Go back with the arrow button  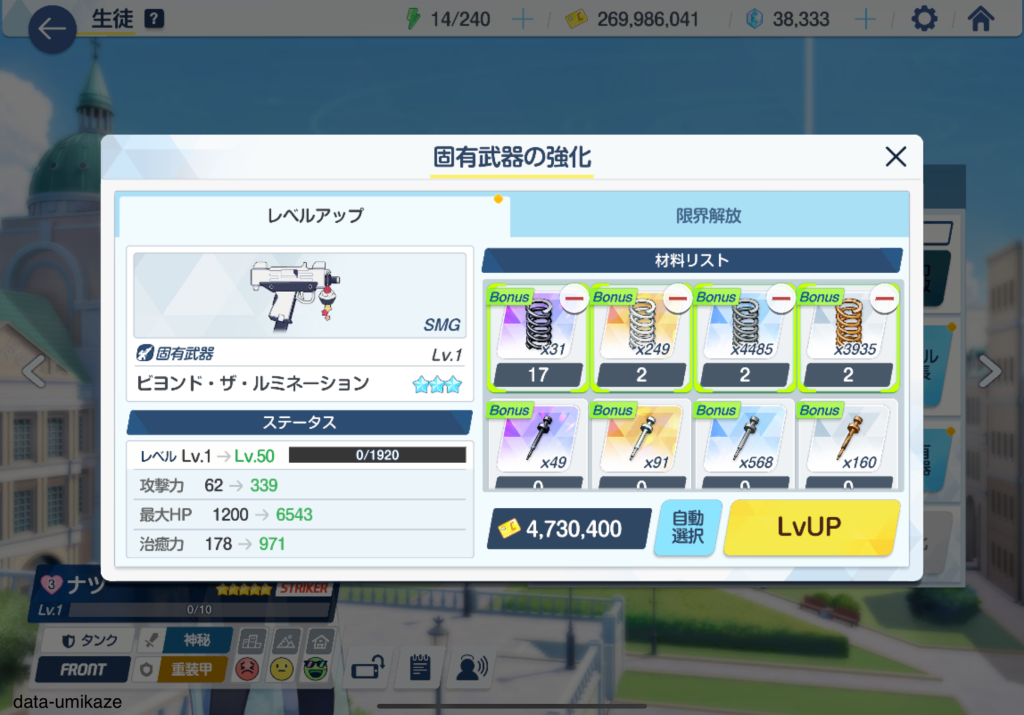point(51,29)
